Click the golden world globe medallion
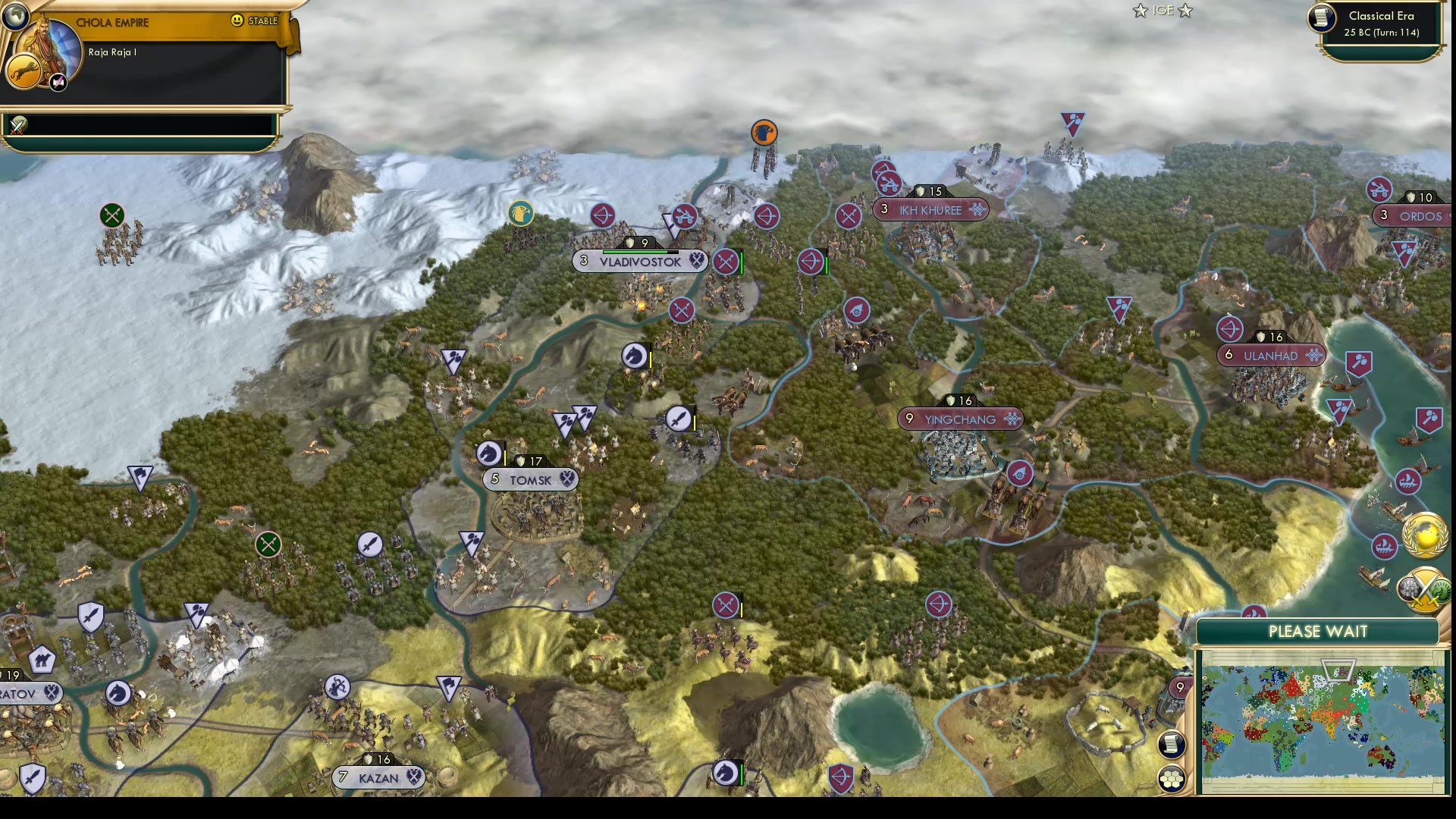Screen dimensions: 1456x819 (1424, 536)
